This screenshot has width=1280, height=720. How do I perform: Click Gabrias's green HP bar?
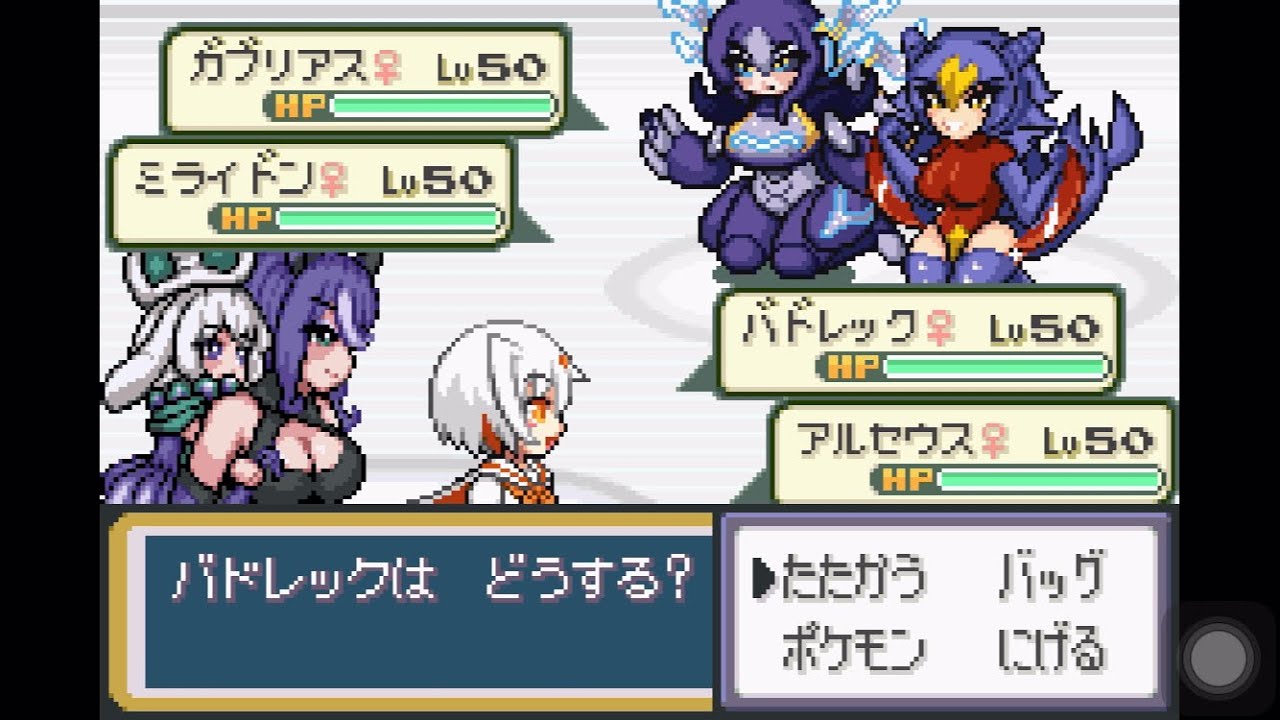point(440,102)
